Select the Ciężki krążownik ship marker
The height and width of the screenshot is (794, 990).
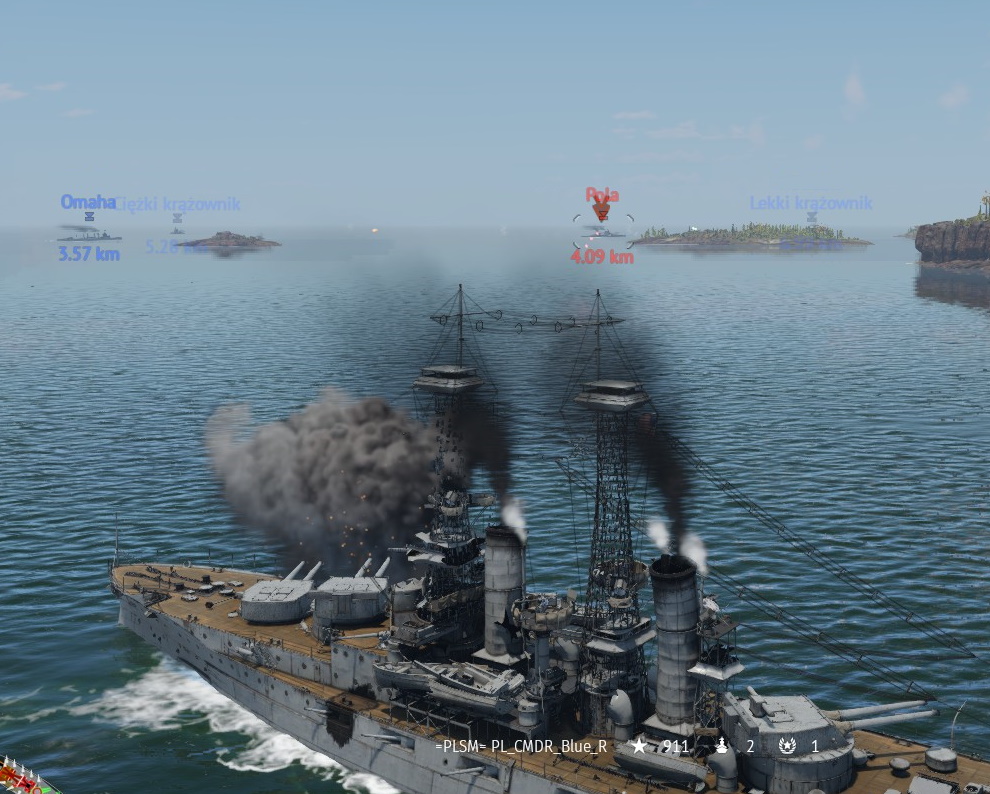[177, 217]
